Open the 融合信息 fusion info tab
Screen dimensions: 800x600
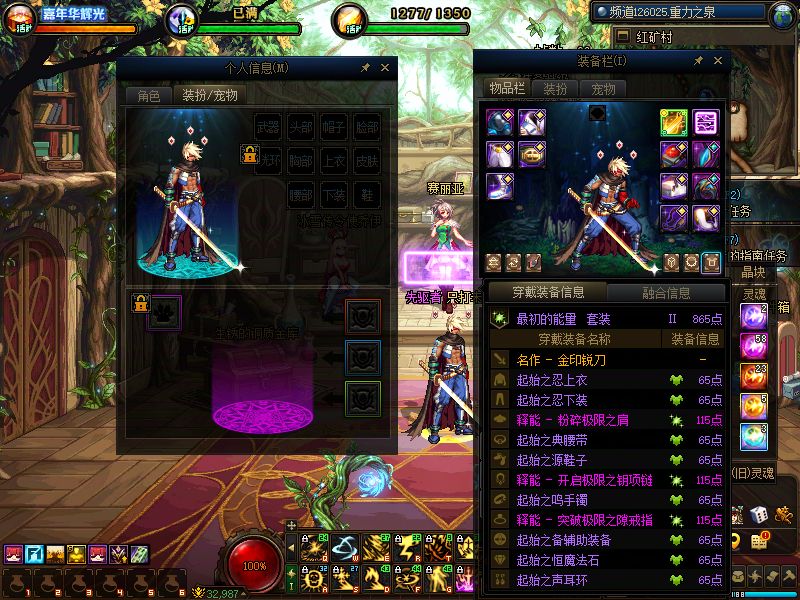tap(665, 293)
